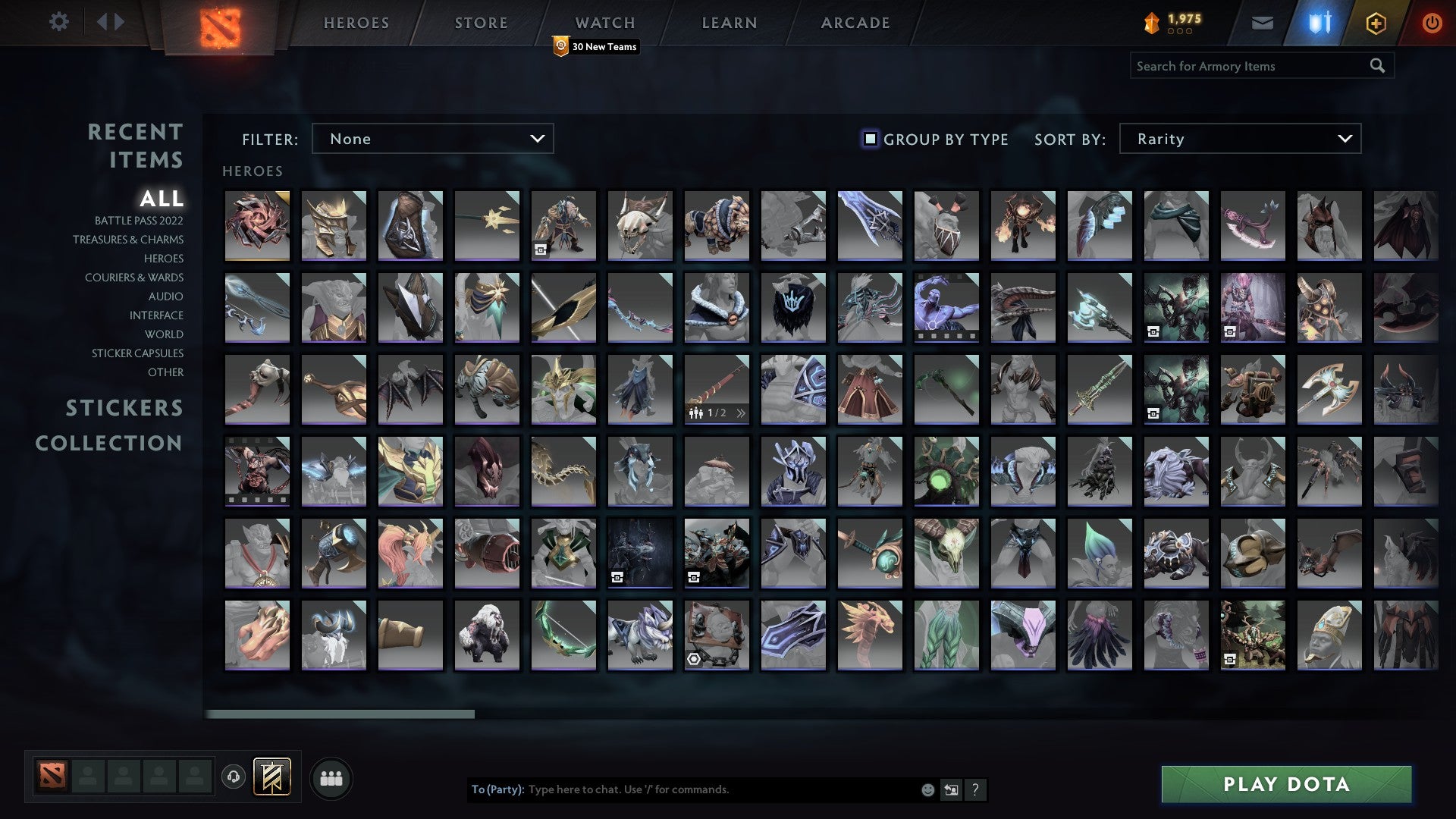Viewport: 1456px width, 819px height.
Task: Click the orange shard currency icon
Action: pyautogui.click(x=1151, y=23)
